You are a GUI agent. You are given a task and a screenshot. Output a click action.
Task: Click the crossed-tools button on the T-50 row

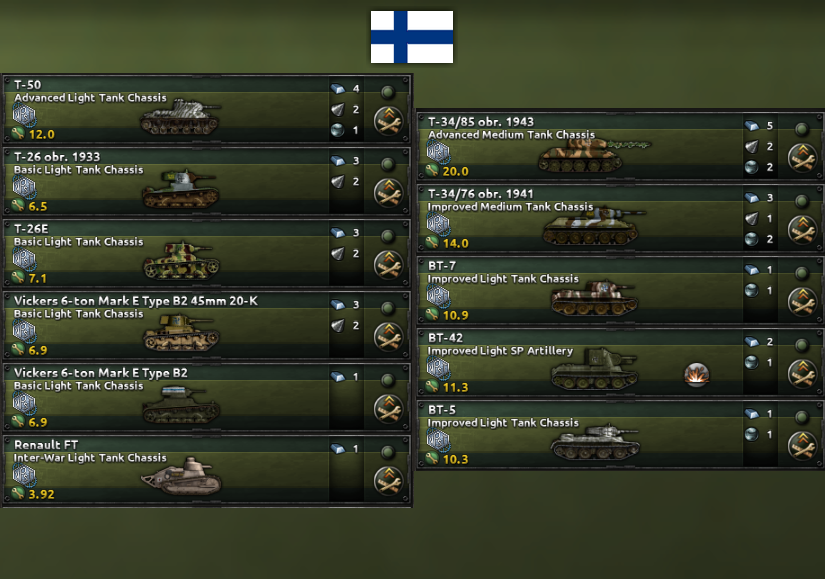(x=388, y=121)
